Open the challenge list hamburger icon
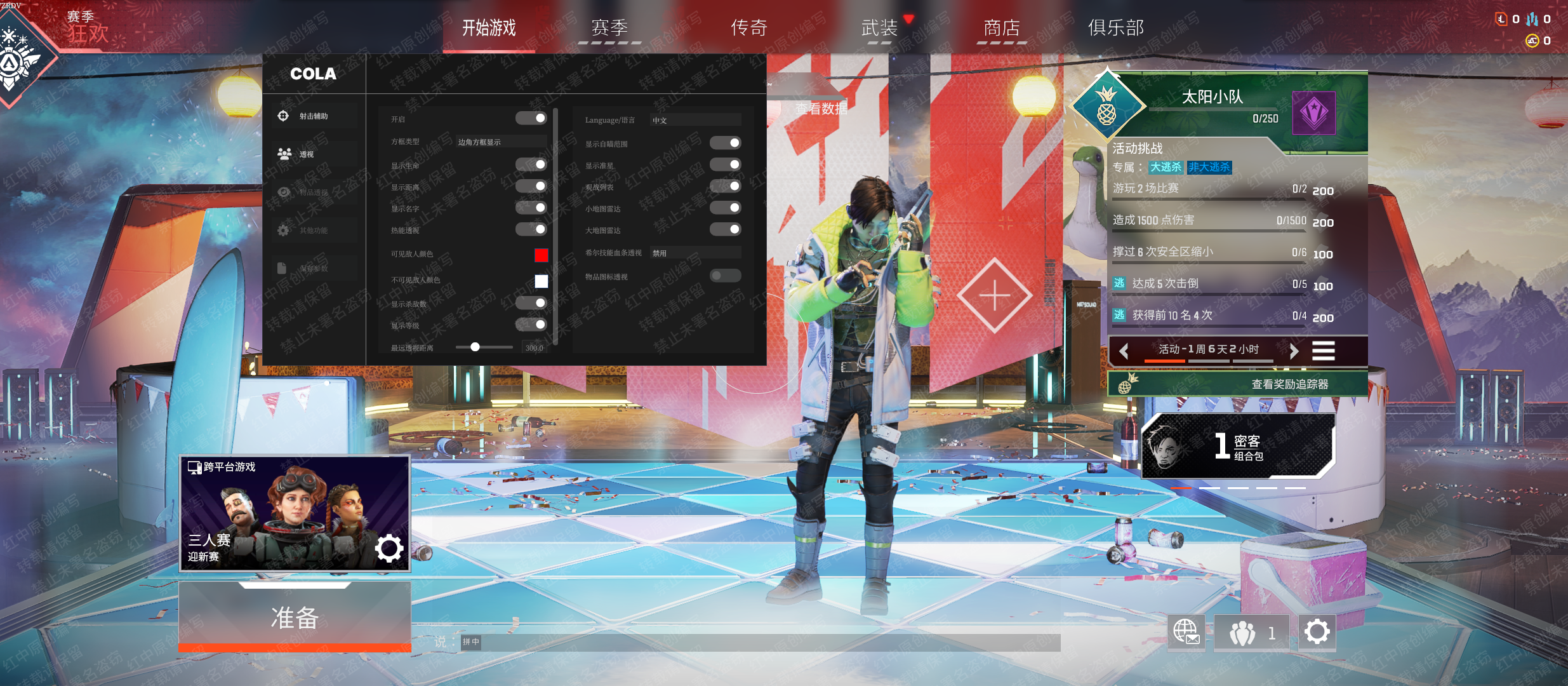The width and height of the screenshot is (1568, 686). pyautogui.click(x=1324, y=351)
